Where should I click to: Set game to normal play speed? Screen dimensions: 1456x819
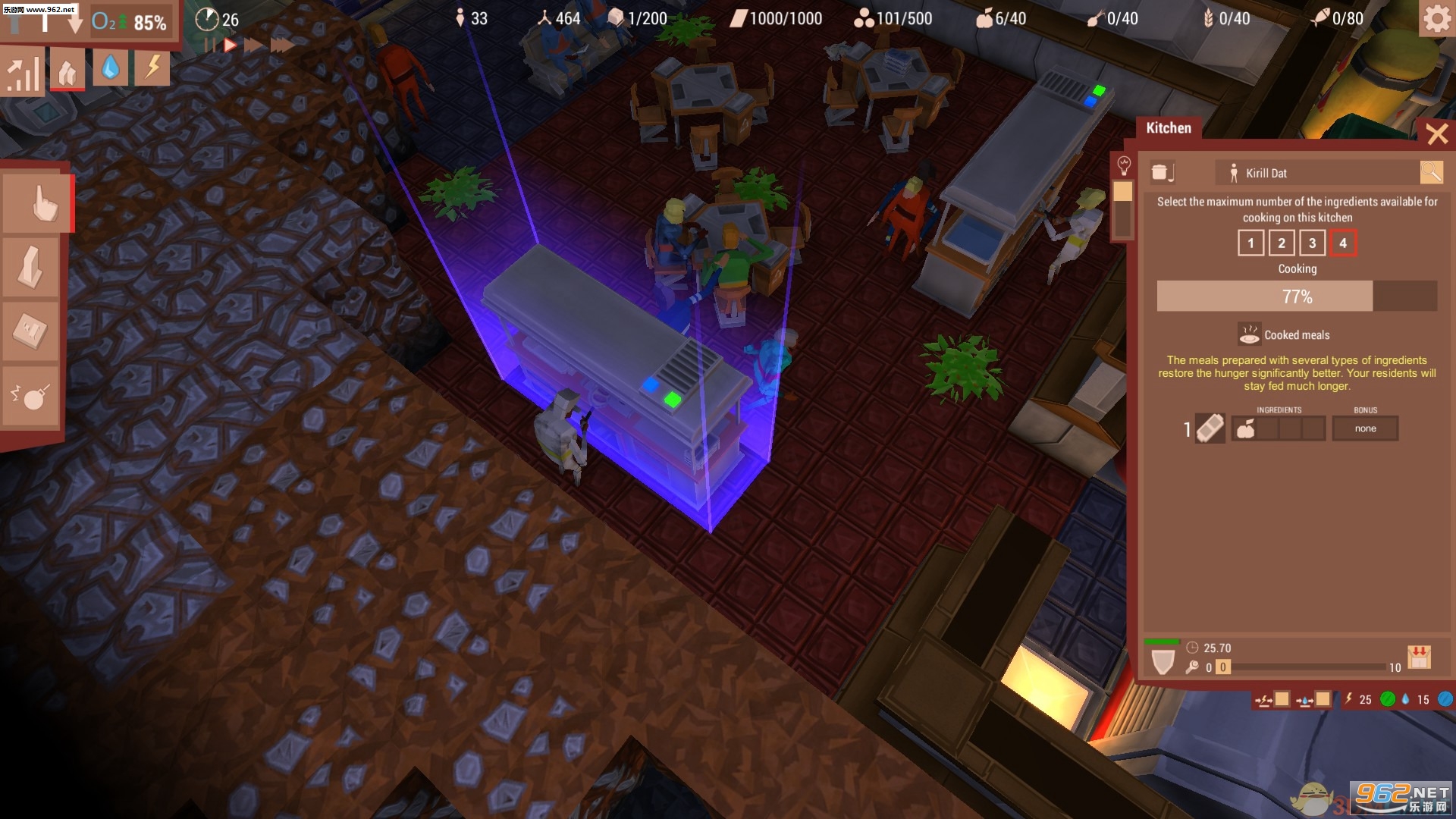(230, 45)
